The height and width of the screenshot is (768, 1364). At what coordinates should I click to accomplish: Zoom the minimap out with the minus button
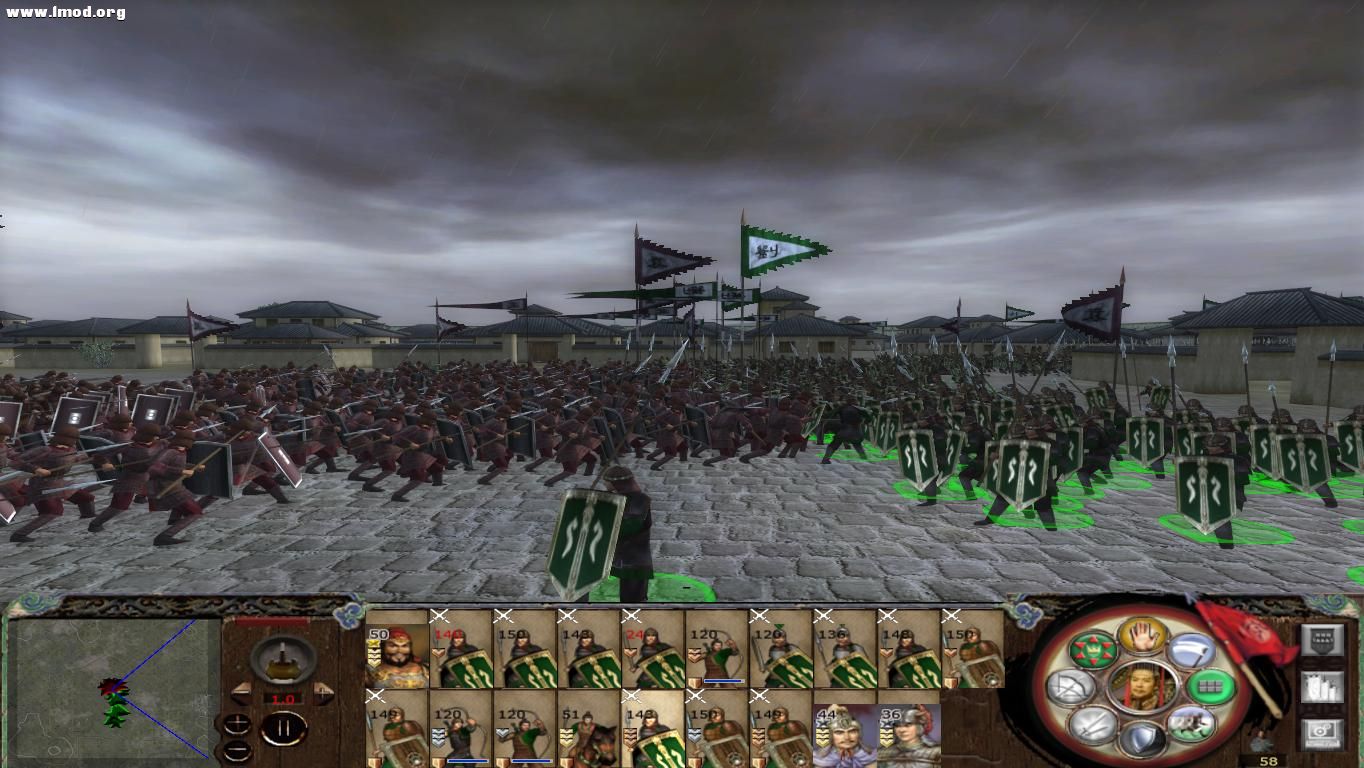238,750
